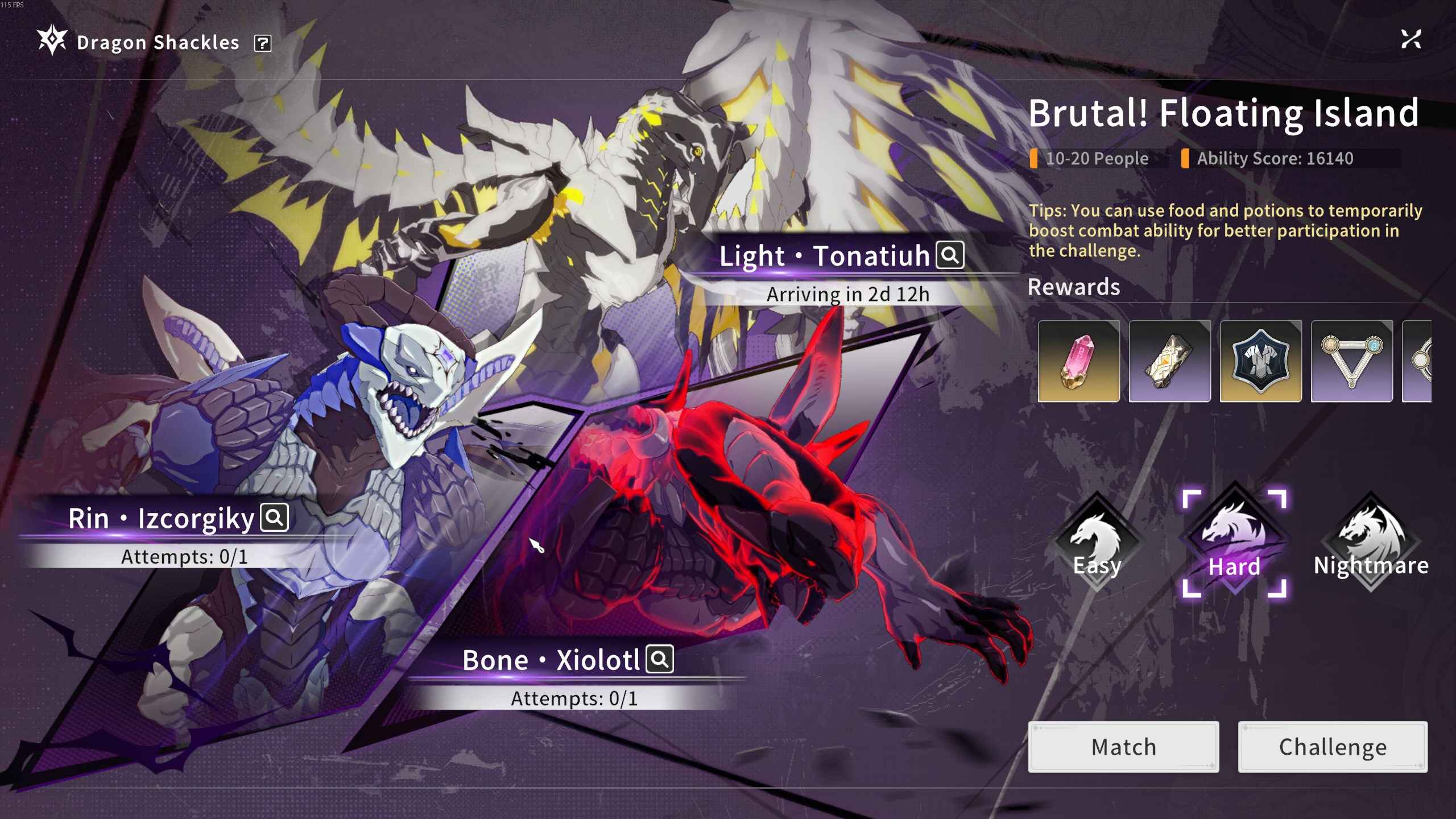Viewport: 1456px width, 819px height.
Task: Start matchmaking with the Match button
Action: (1123, 747)
